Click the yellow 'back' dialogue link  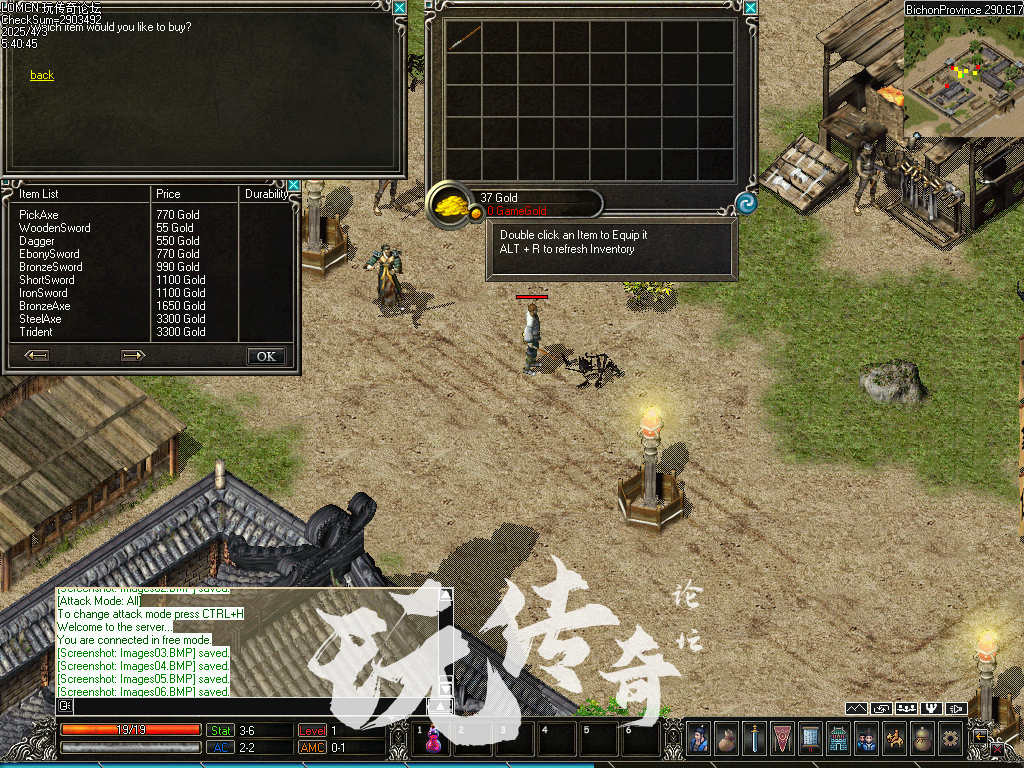[x=42, y=75]
